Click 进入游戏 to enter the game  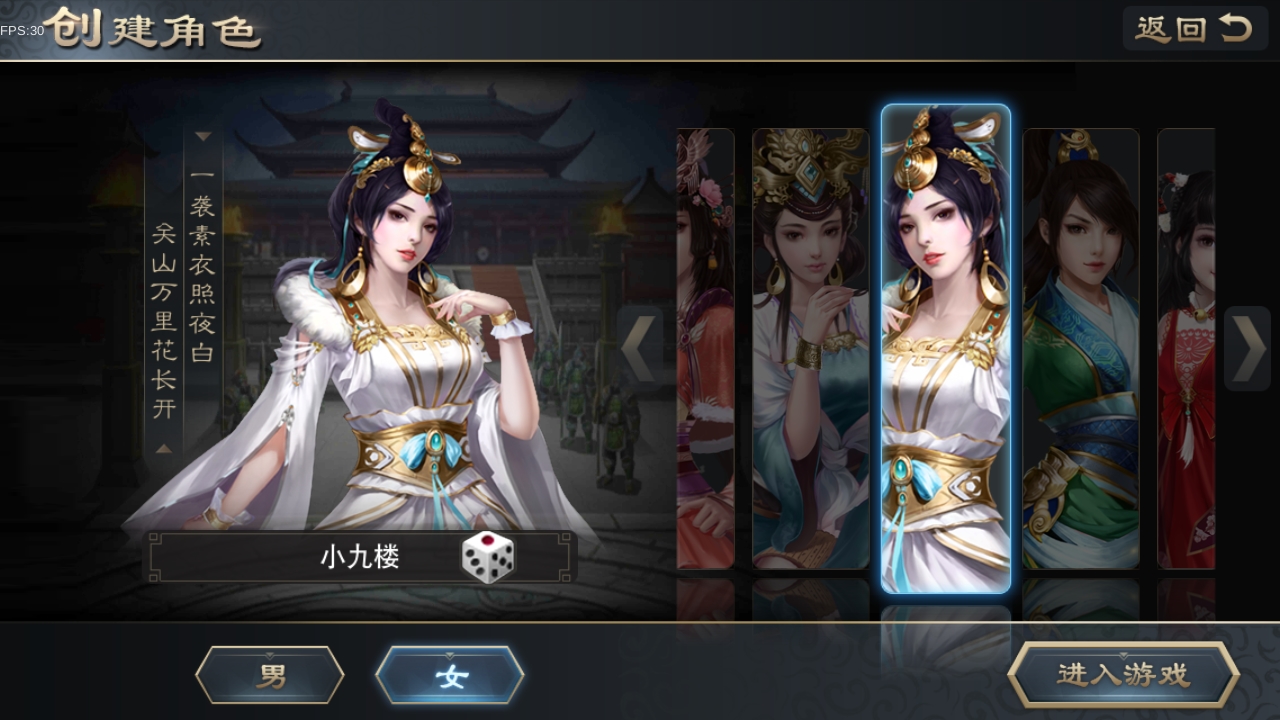pyautogui.click(x=1123, y=675)
